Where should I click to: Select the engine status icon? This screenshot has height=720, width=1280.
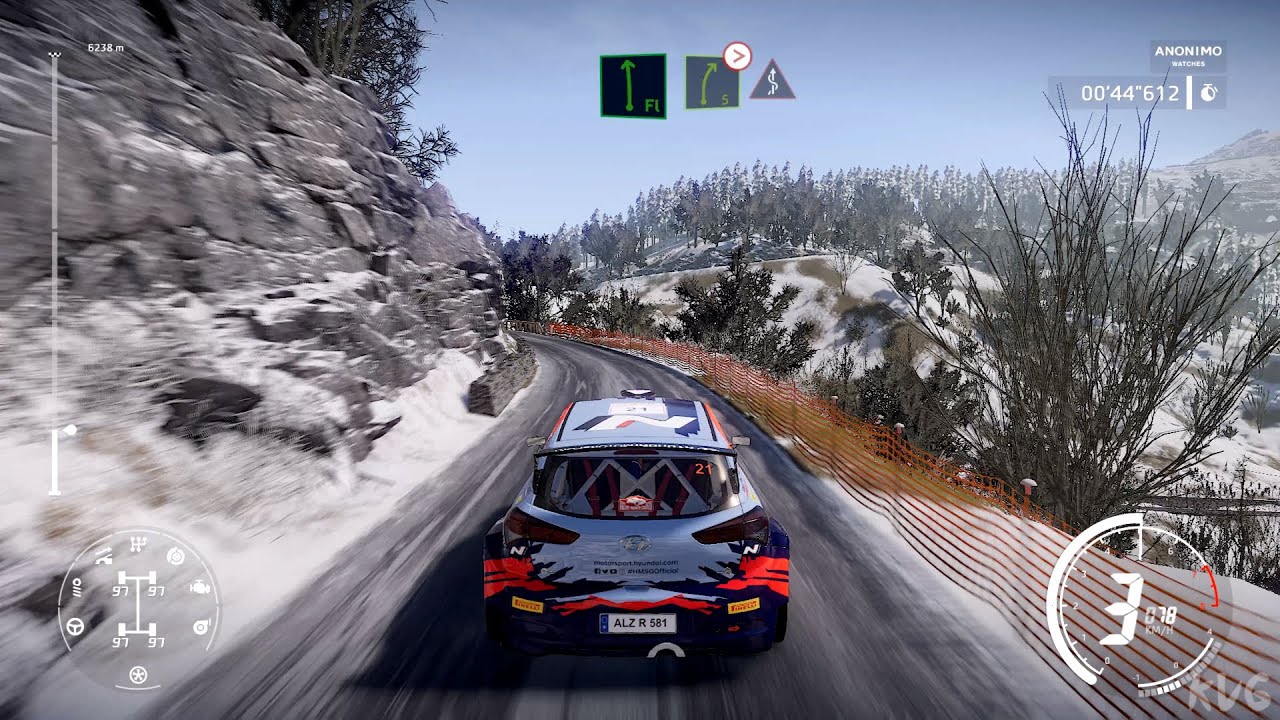pos(198,589)
